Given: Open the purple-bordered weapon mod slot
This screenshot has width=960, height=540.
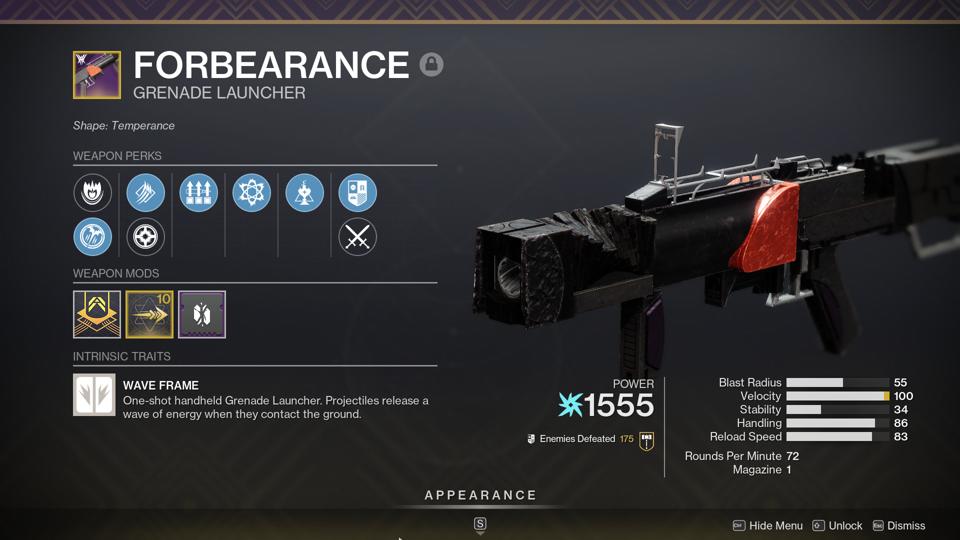Looking at the screenshot, I should pos(202,314).
